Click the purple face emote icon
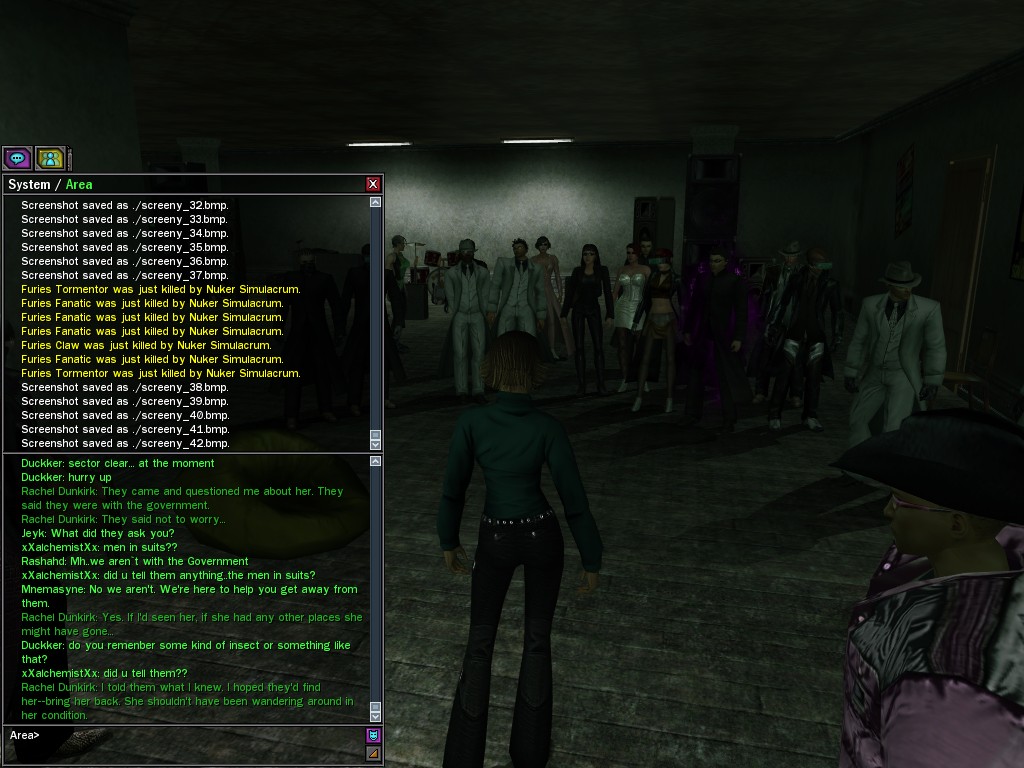Screen dimensions: 1024x768 point(374,735)
